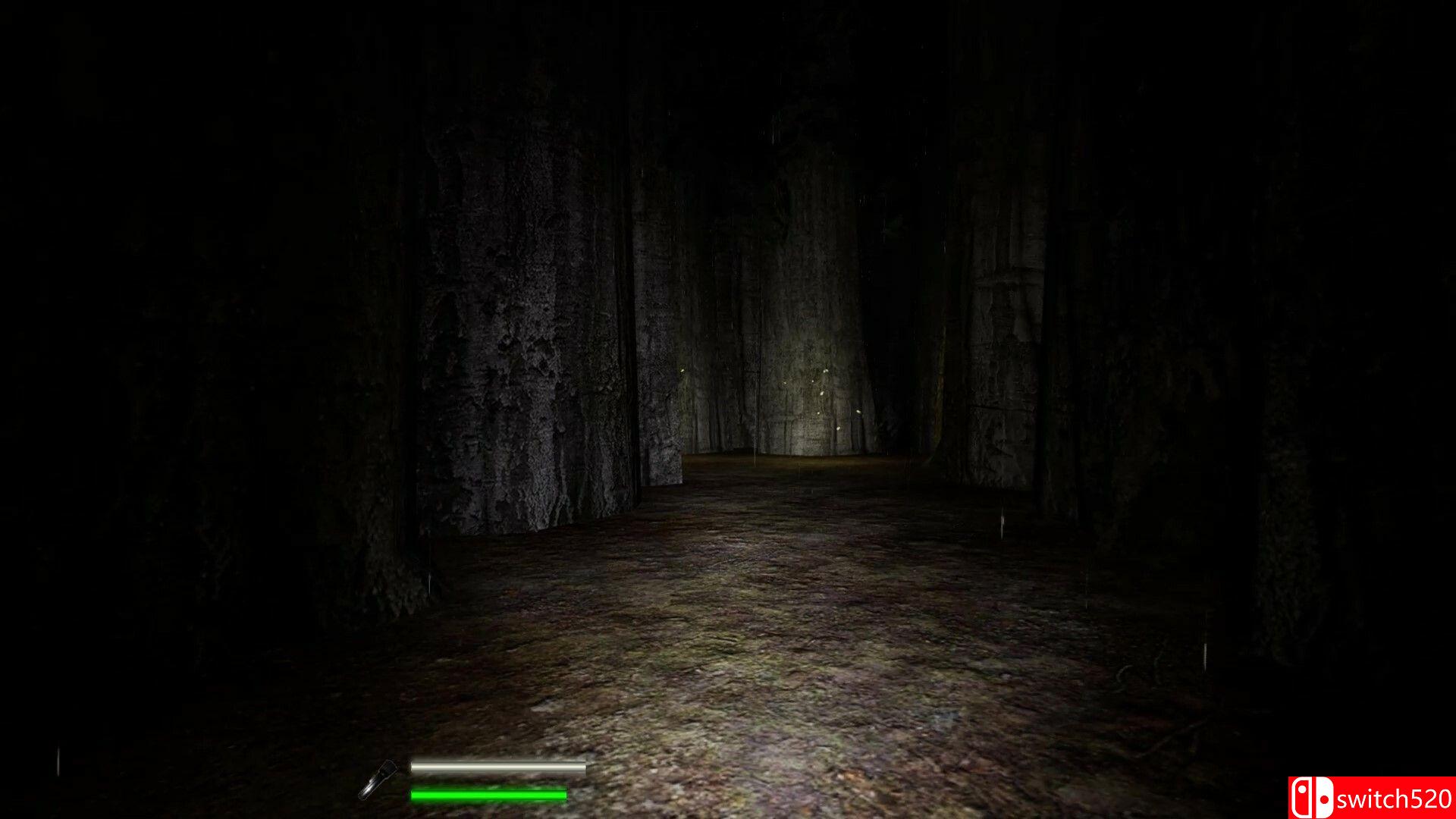Click the flashlight lens end
Viewport: 1456px width, 819px height.
391,766
